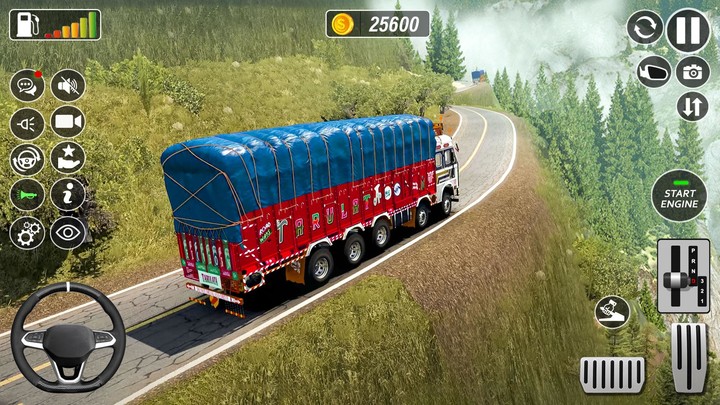Start the engine

tap(679, 195)
